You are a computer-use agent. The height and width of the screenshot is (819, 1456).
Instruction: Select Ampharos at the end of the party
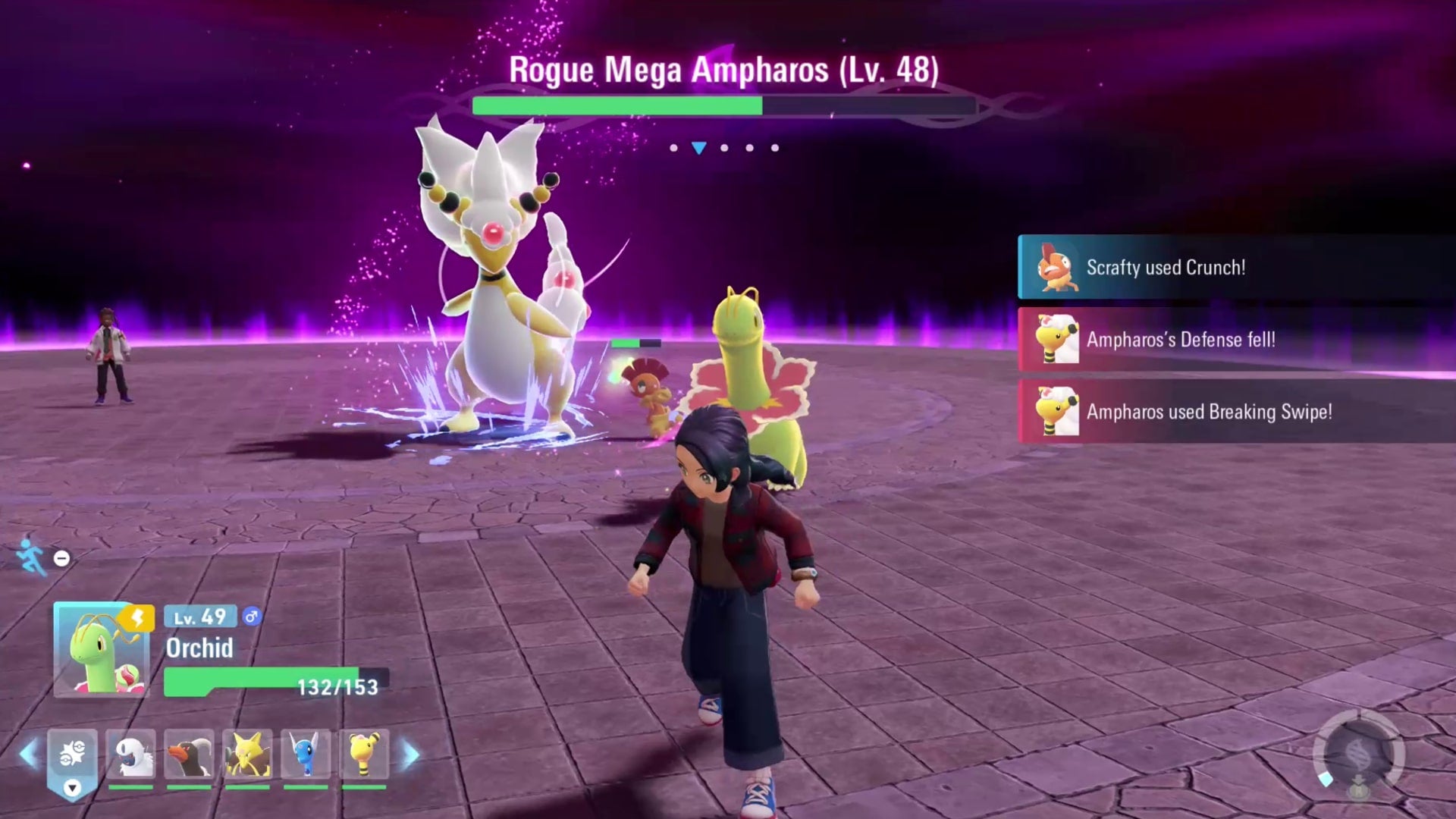coord(364,752)
